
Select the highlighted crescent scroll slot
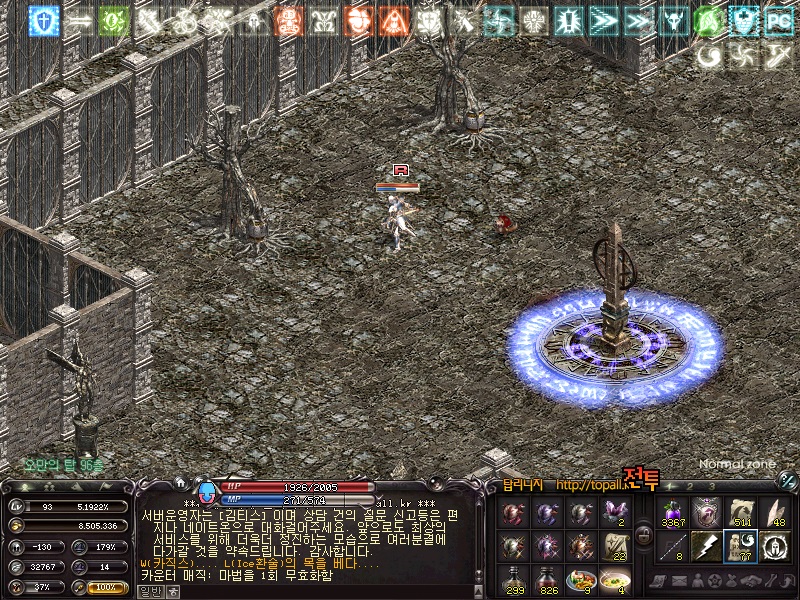[x=741, y=546]
